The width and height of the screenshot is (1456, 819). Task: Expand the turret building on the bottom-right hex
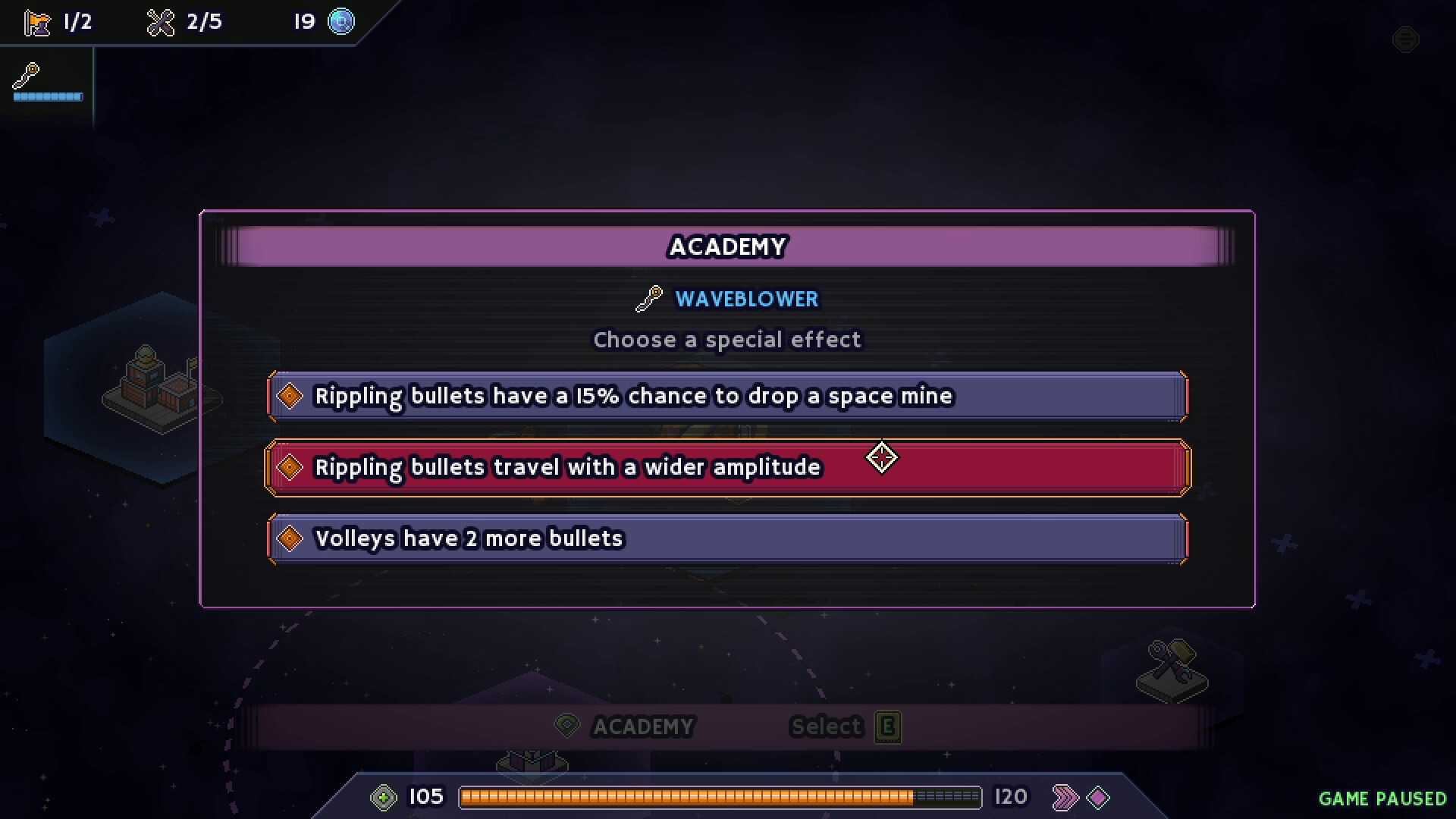coord(1172,667)
